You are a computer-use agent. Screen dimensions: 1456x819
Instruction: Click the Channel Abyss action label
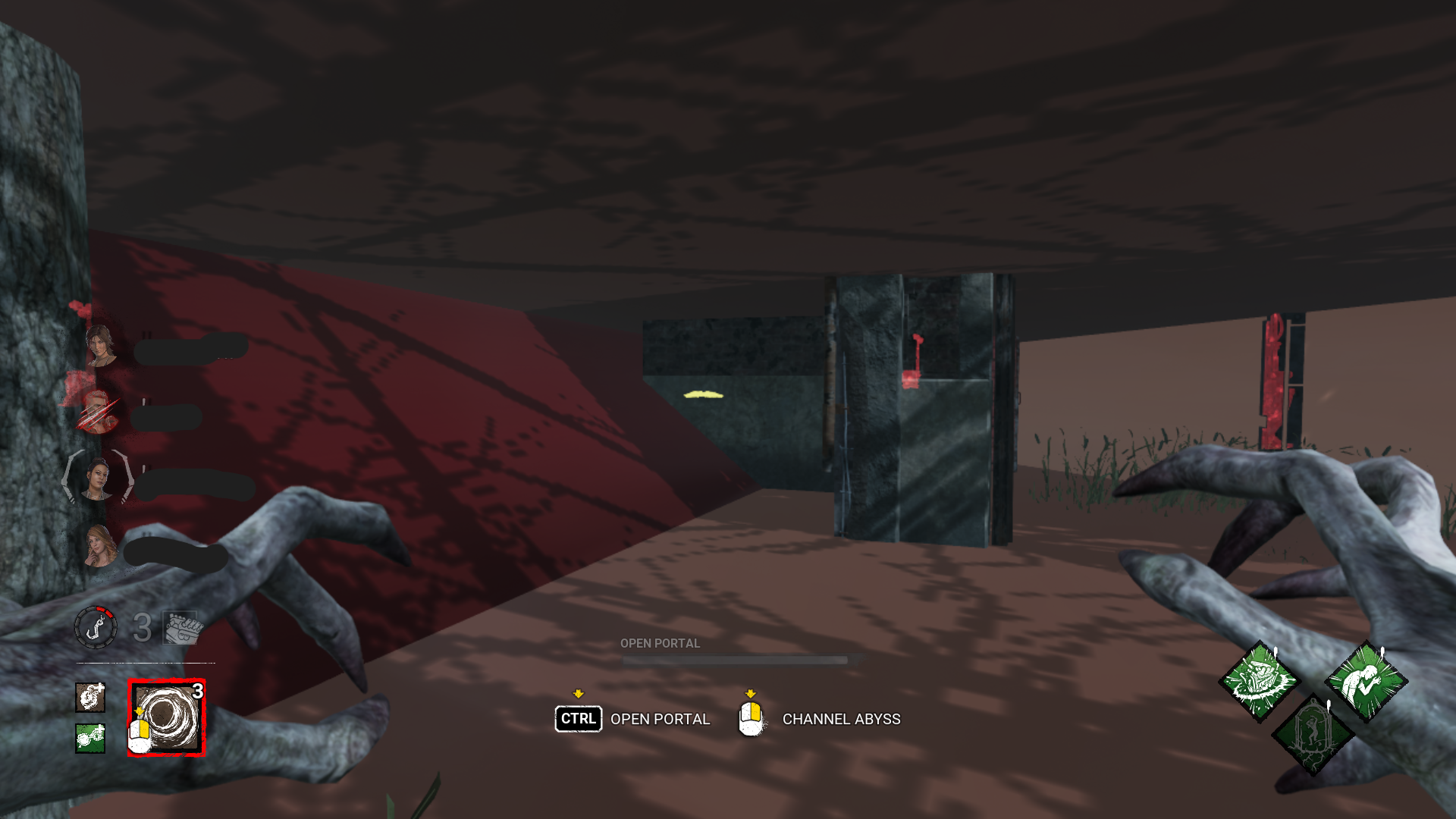click(x=840, y=719)
